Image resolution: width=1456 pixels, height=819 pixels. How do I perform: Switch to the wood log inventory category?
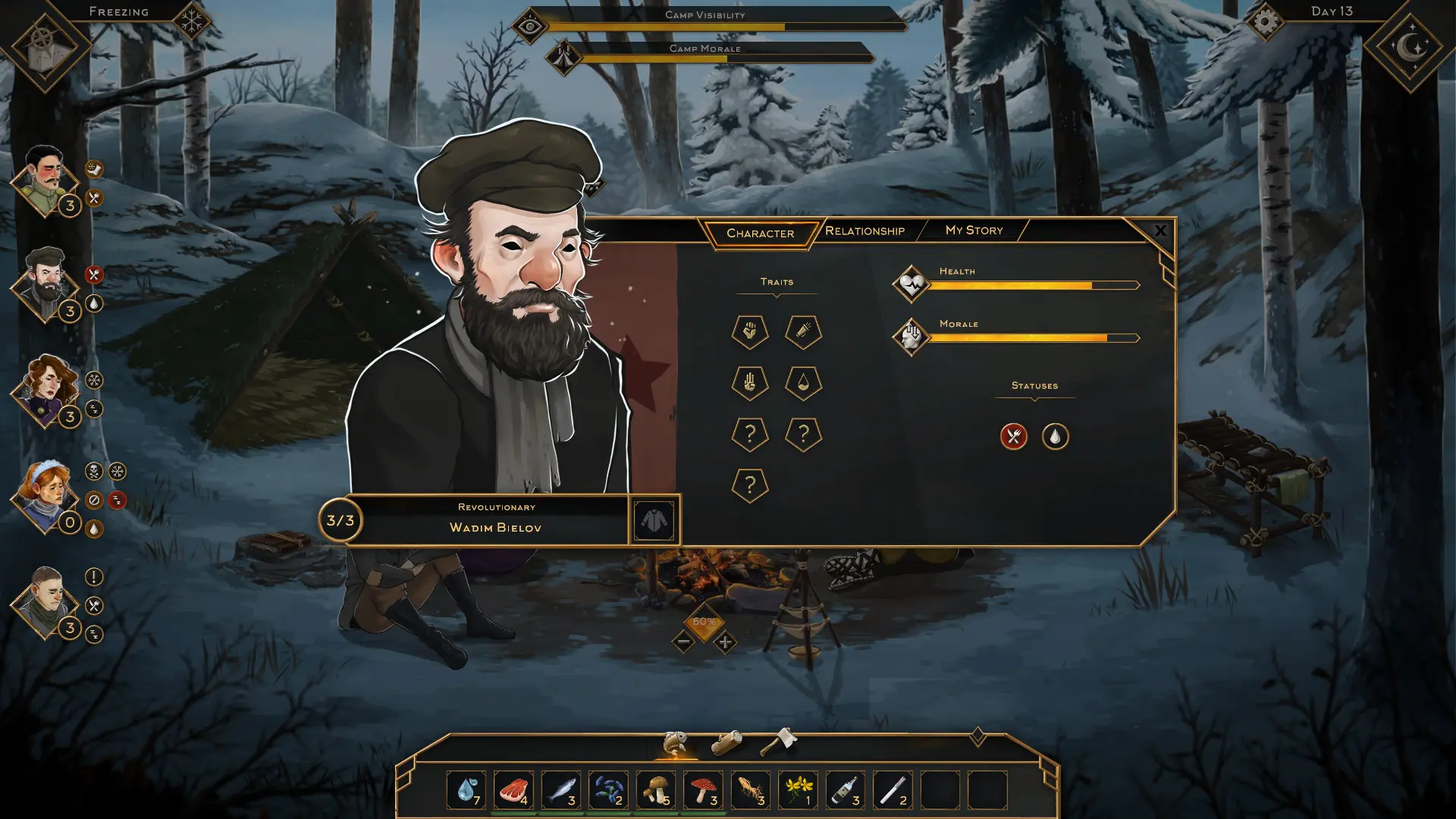(726, 742)
